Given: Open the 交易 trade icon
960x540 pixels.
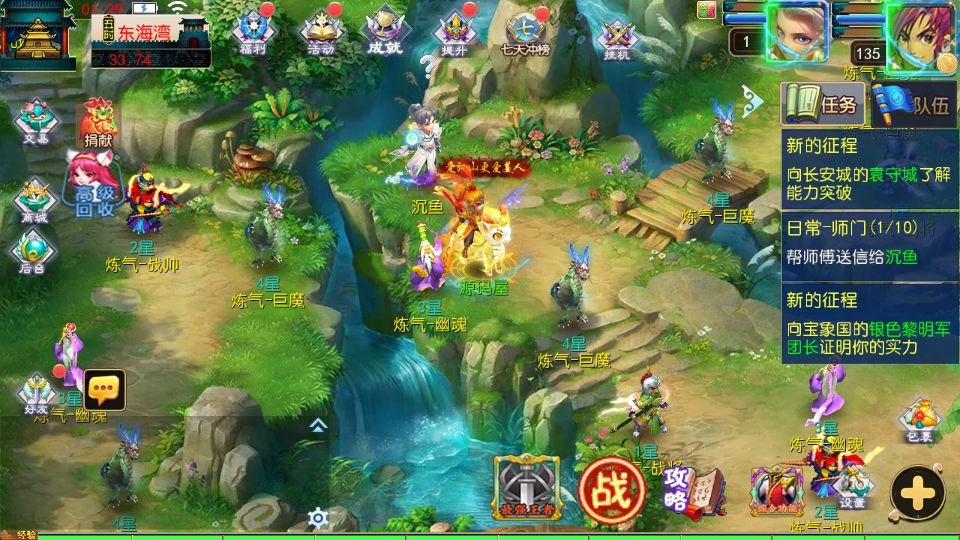Looking at the screenshot, I should [36, 119].
